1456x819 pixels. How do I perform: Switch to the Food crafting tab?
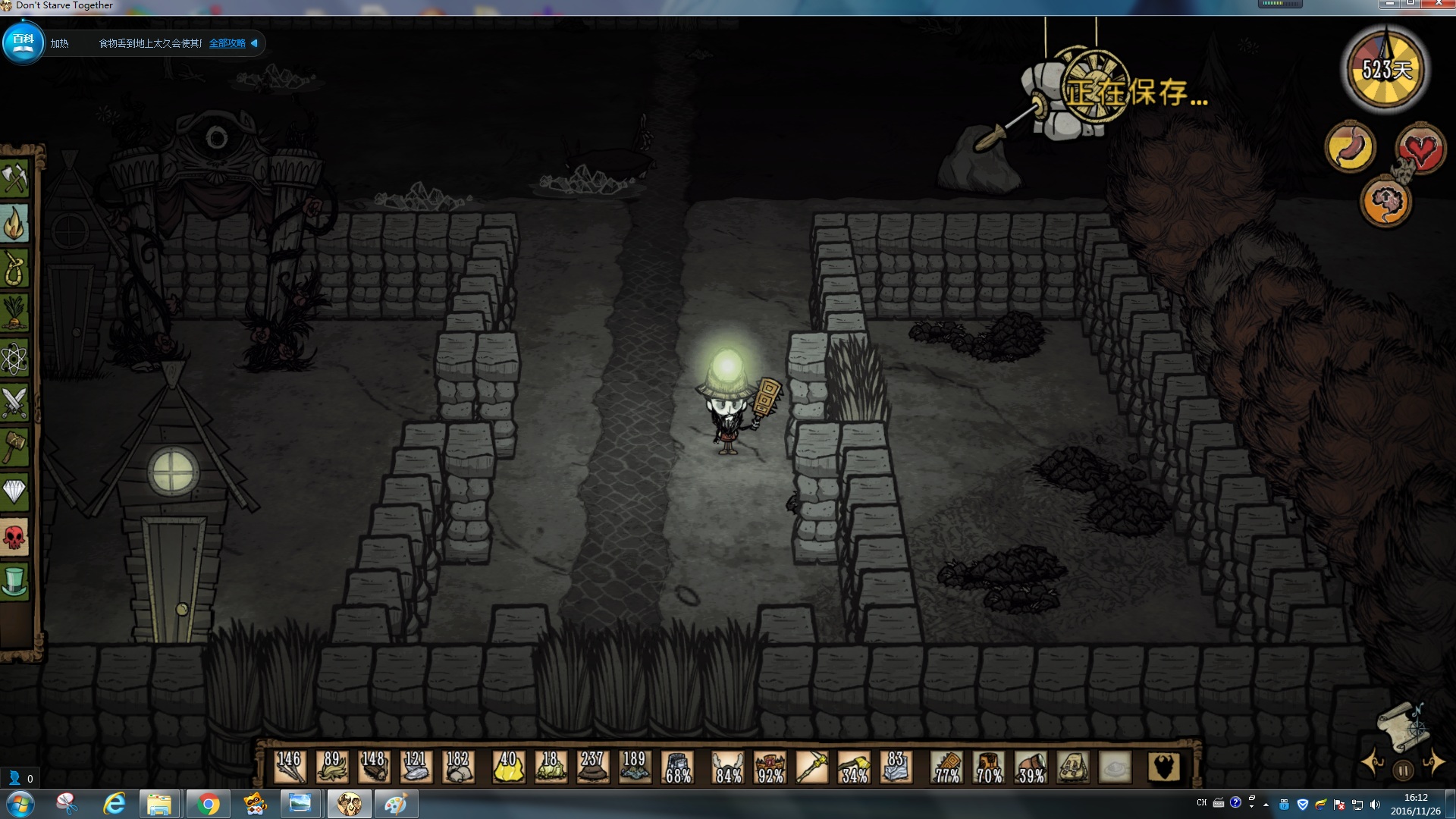click(14, 313)
